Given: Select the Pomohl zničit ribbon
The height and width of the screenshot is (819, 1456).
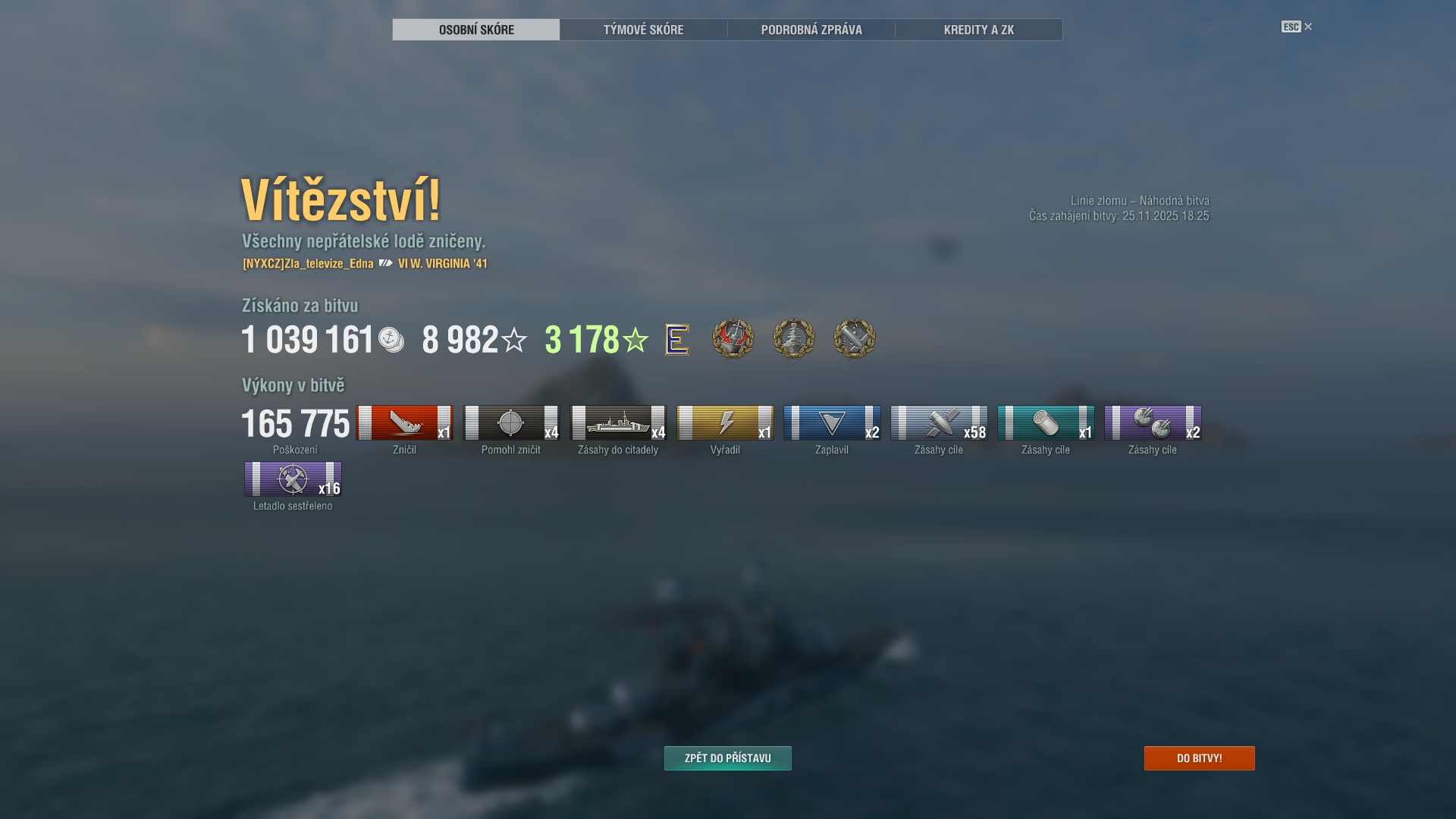Looking at the screenshot, I should click(511, 423).
